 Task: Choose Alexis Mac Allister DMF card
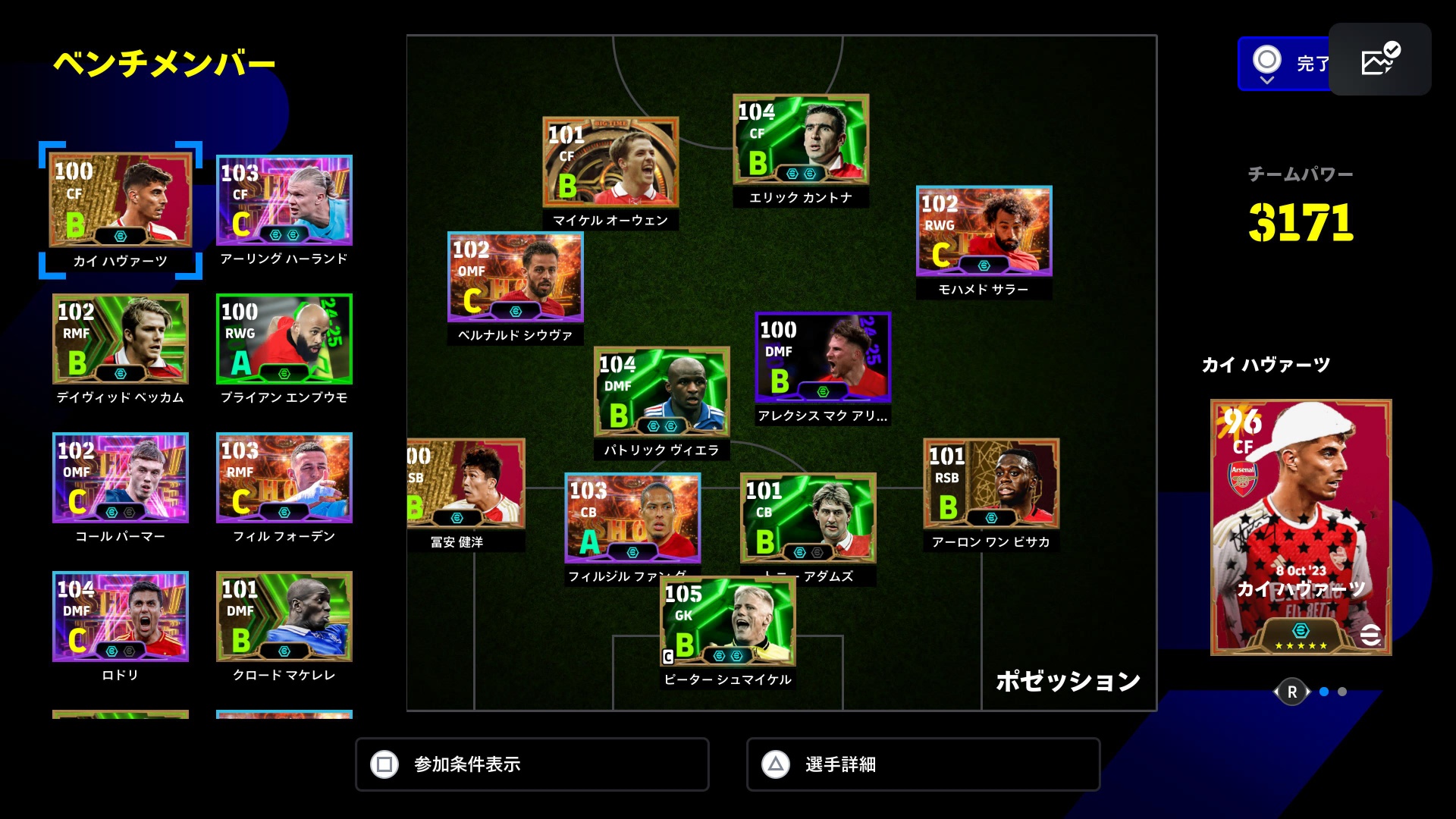click(x=823, y=357)
